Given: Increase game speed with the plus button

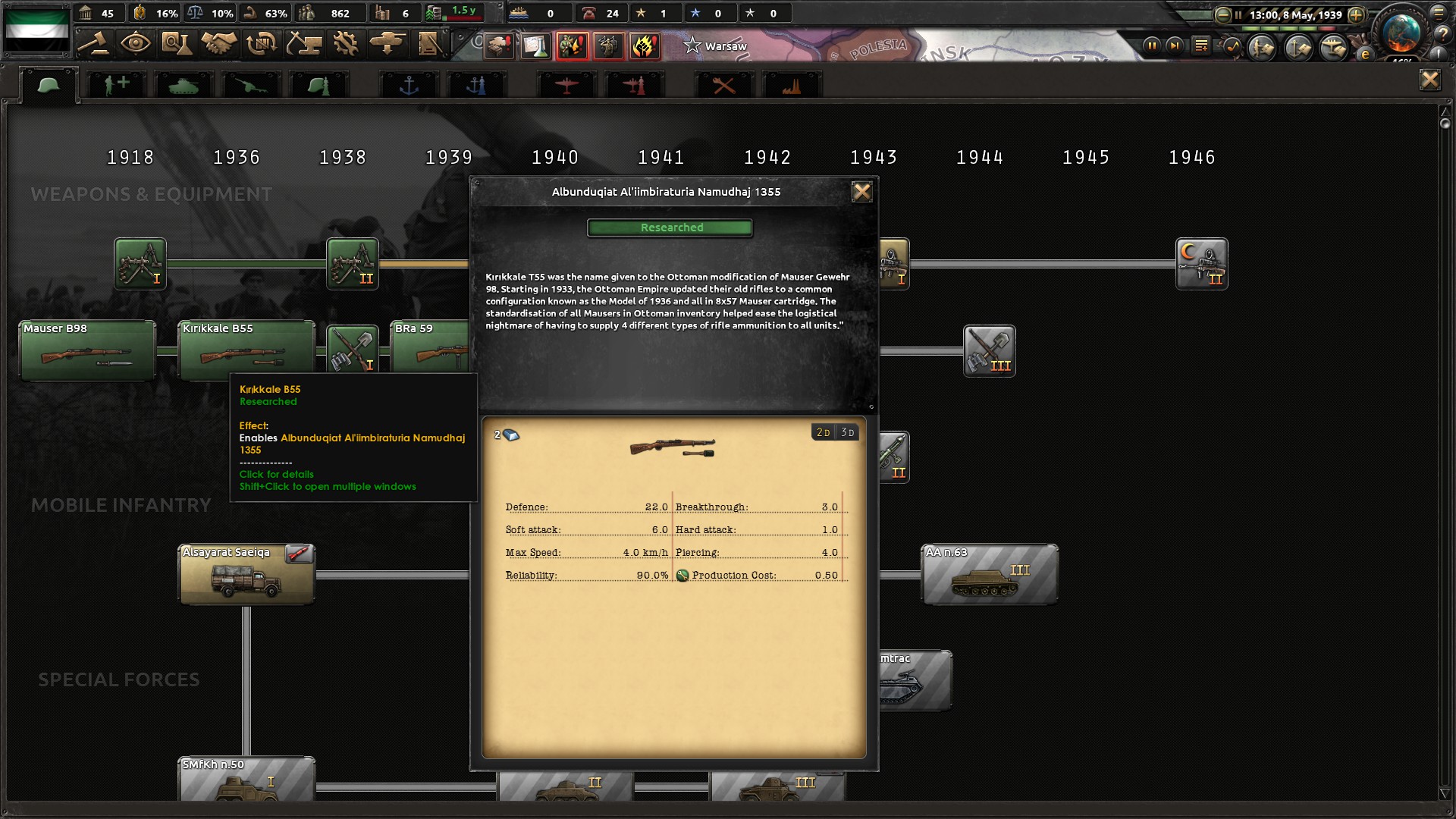Looking at the screenshot, I should pos(1356,14).
